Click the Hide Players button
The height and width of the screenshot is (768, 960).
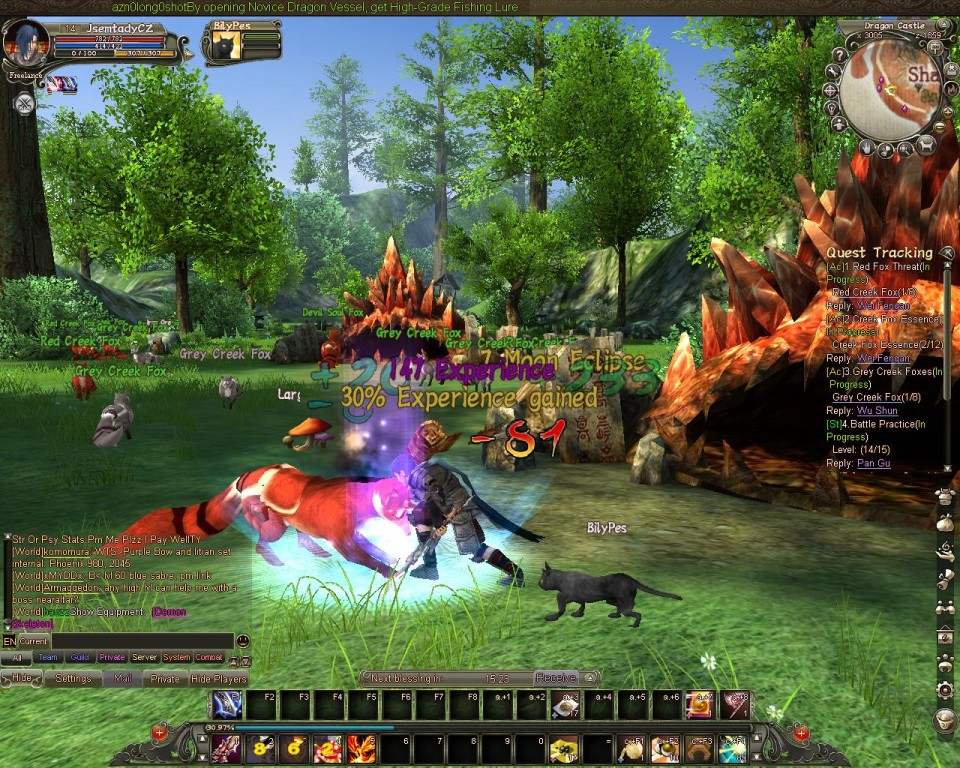218,678
